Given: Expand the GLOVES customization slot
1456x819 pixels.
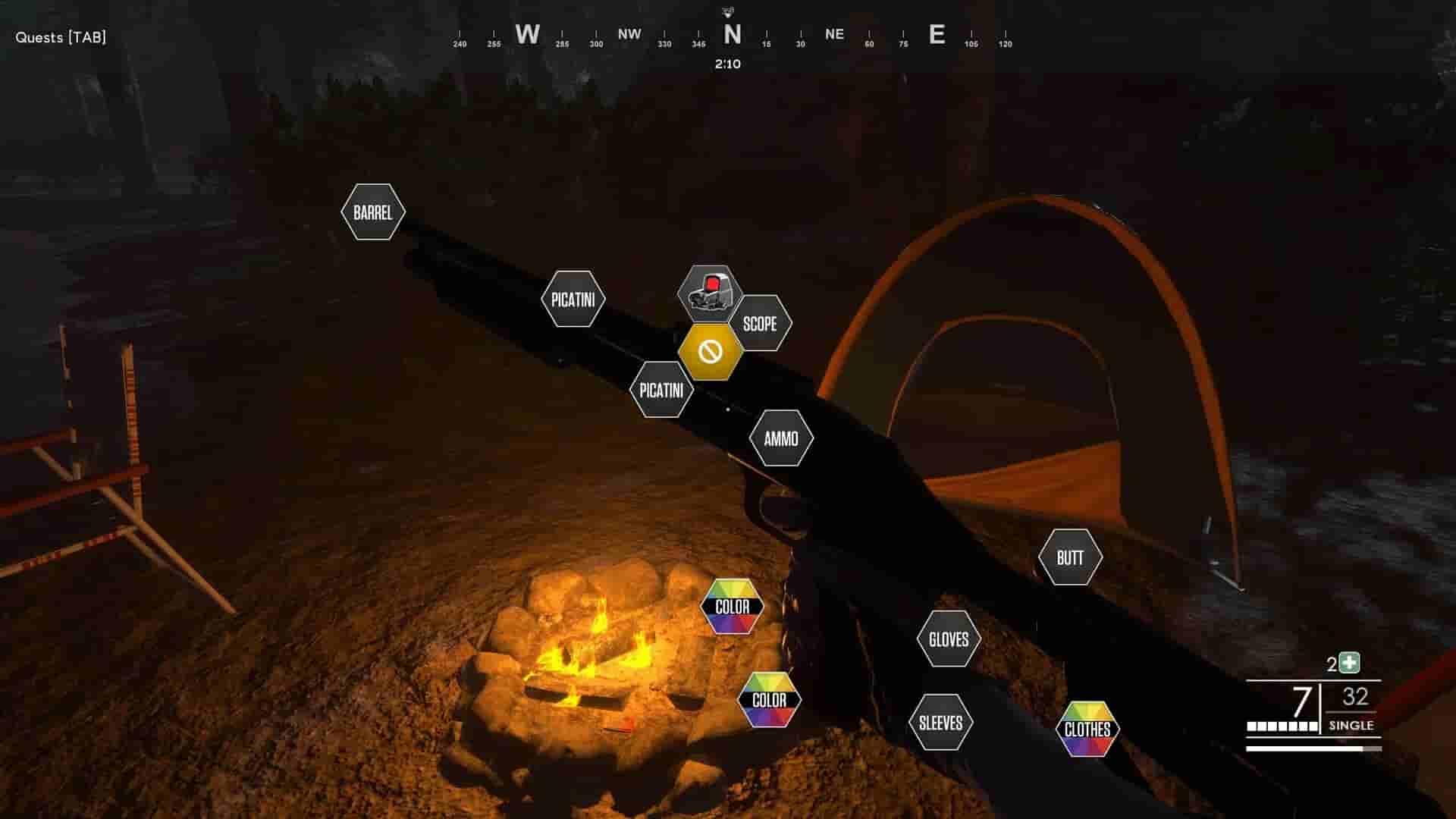Looking at the screenshot, I should pyautogui.click(x=949, y=639).
